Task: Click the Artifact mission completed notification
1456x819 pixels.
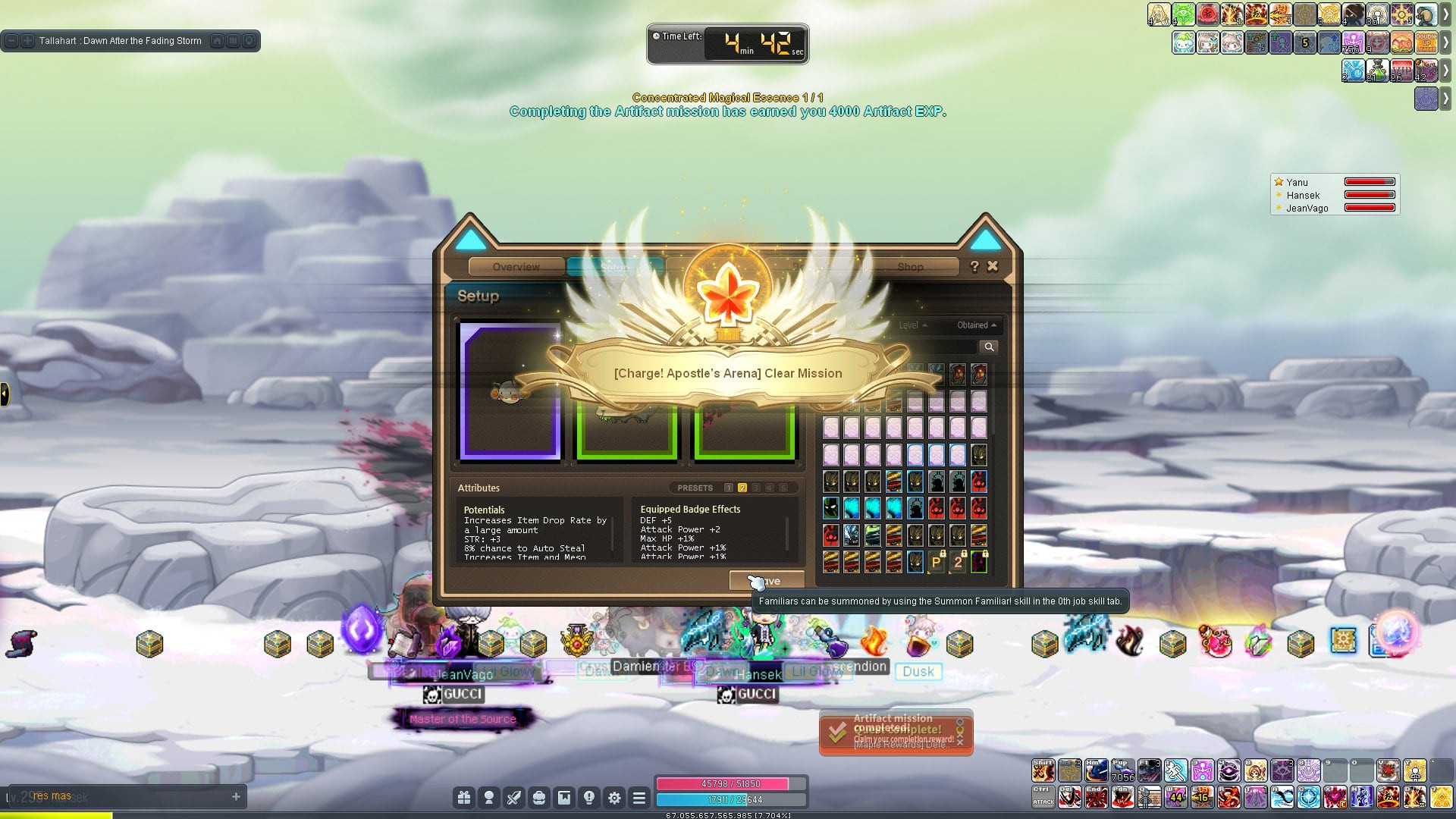Action: coord(895,732)
